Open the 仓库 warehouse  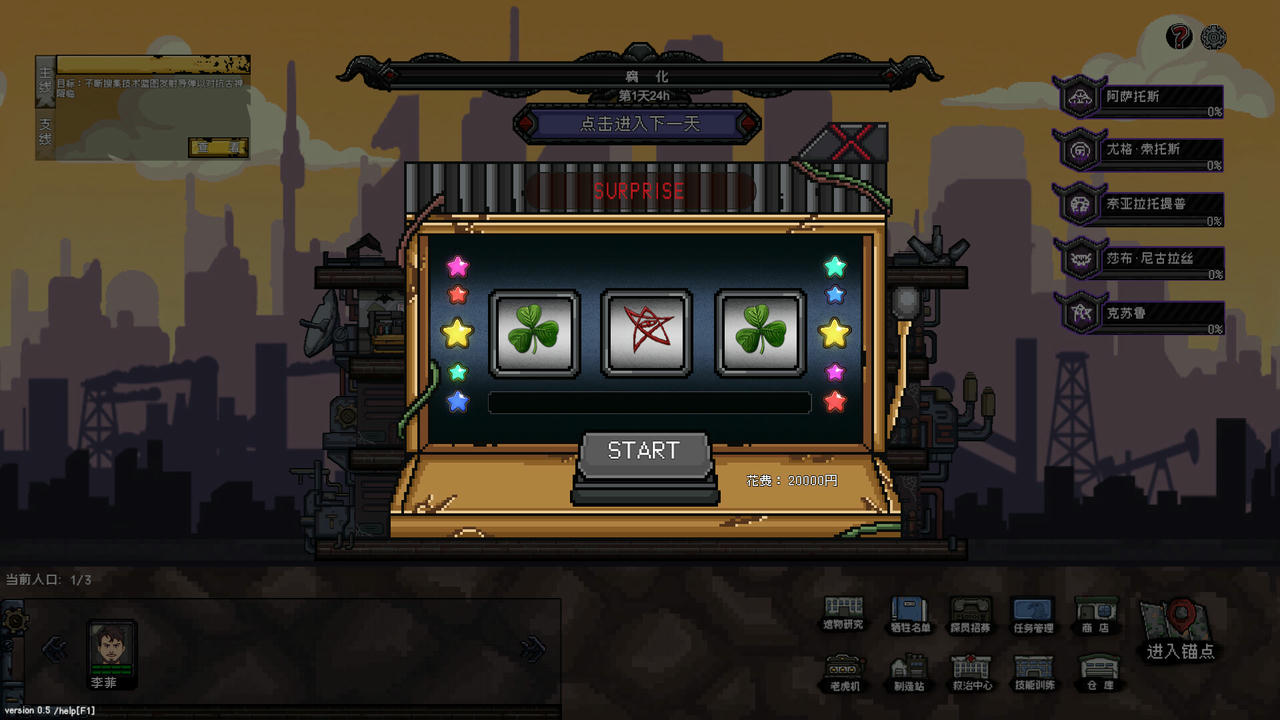click(1098, 672)
